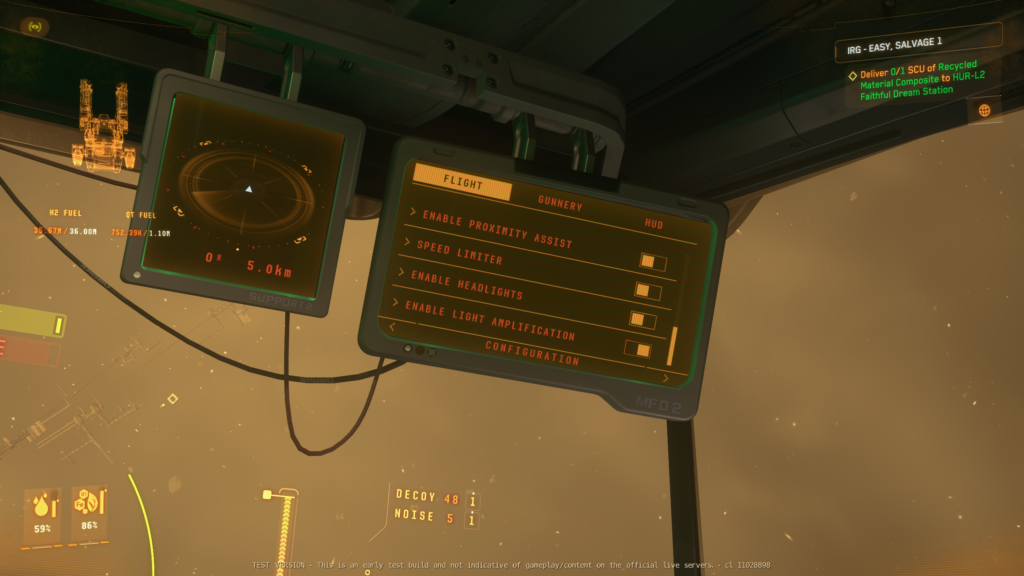Click the MFD settings list scrollbar
The width and height of the screenshot is (1024, 576).
click(x=672, y=345)
